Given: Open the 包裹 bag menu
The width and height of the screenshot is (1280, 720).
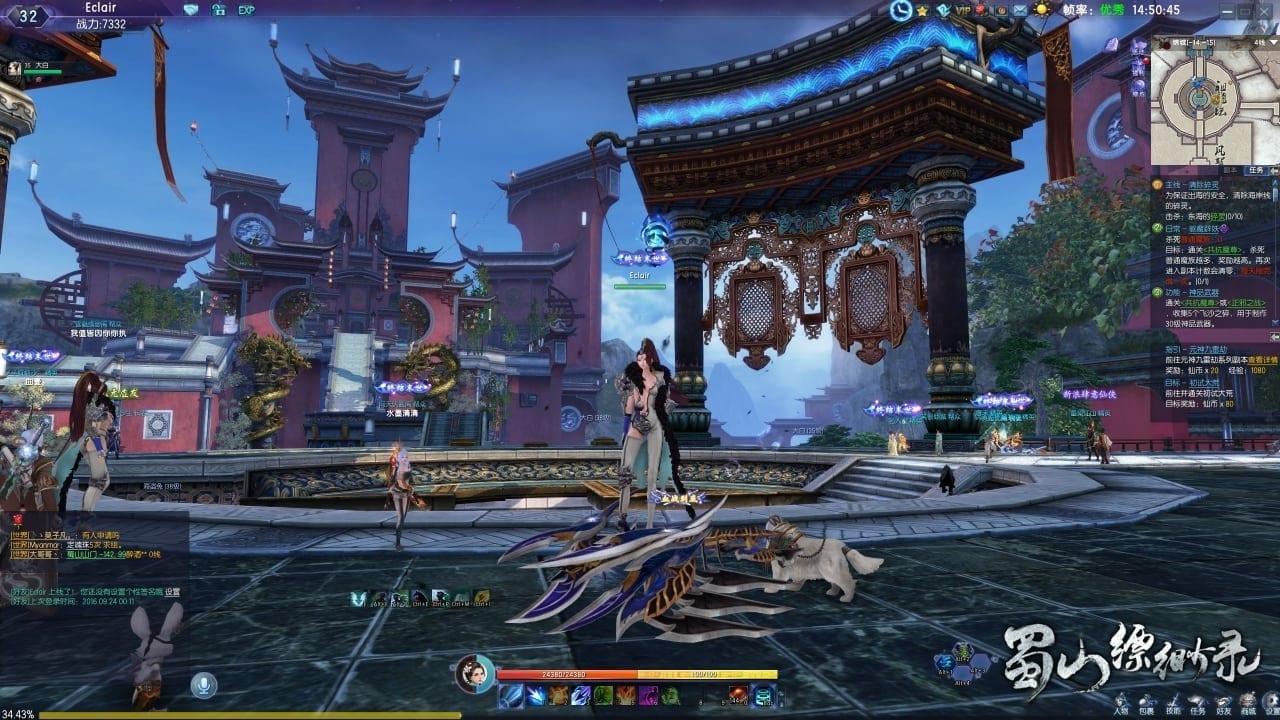Looking at the screenshot, I should click(1147, 704).
